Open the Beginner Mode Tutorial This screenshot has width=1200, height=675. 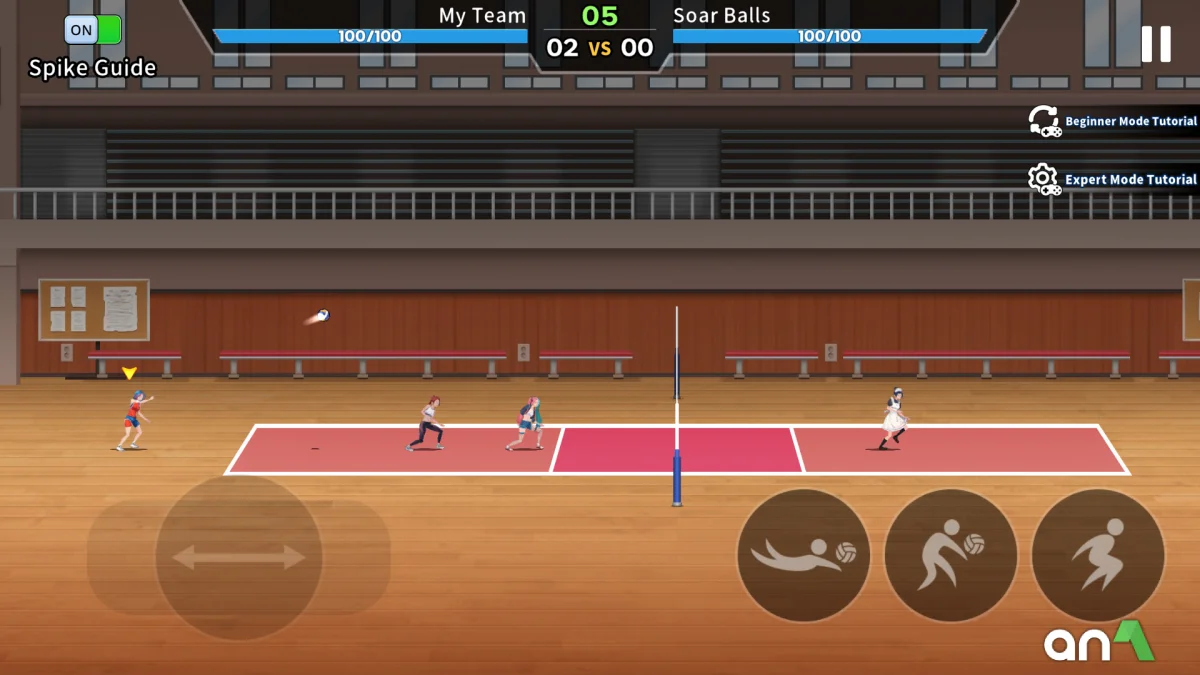(1113, 121)
